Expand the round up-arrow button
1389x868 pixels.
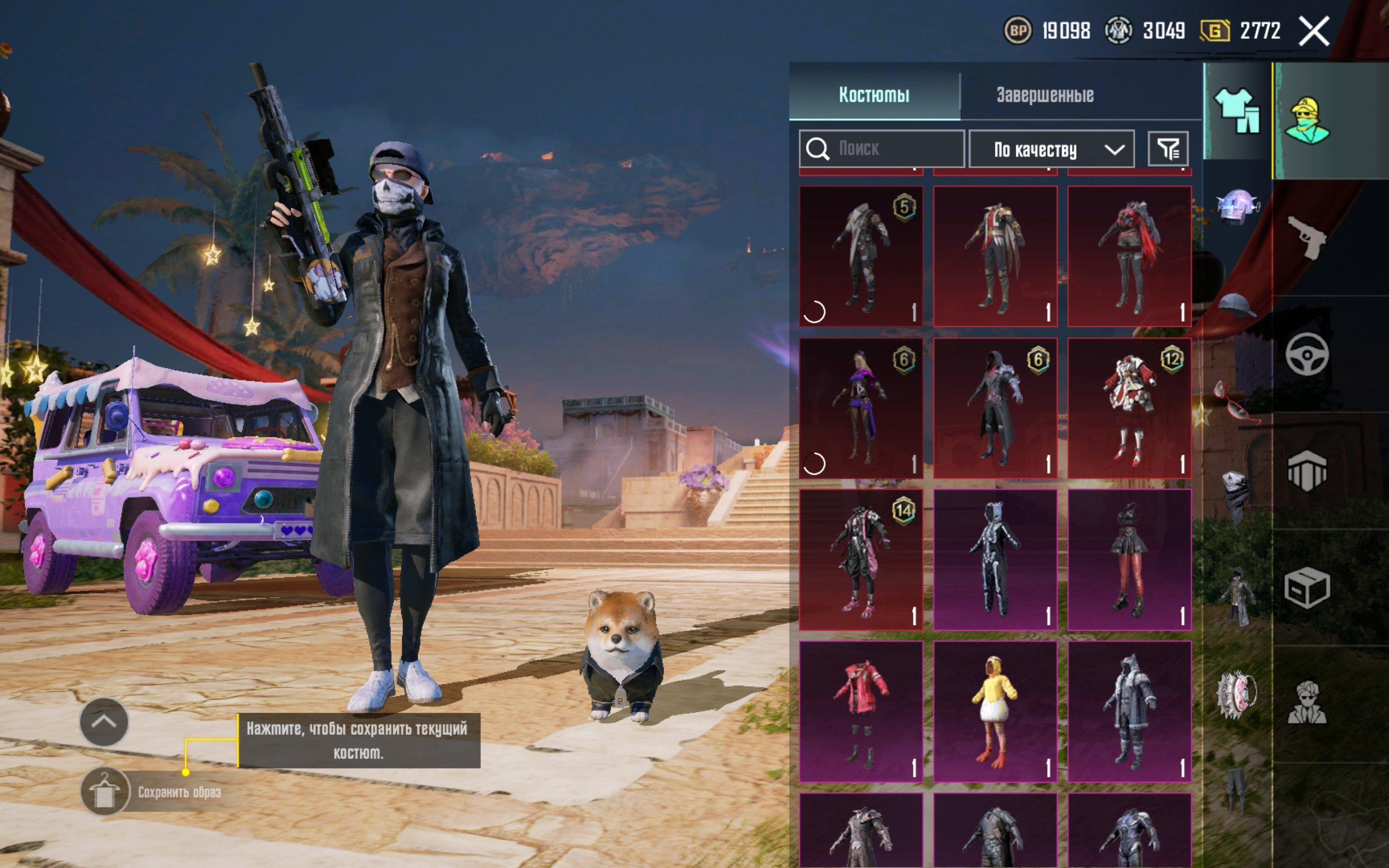104,721
